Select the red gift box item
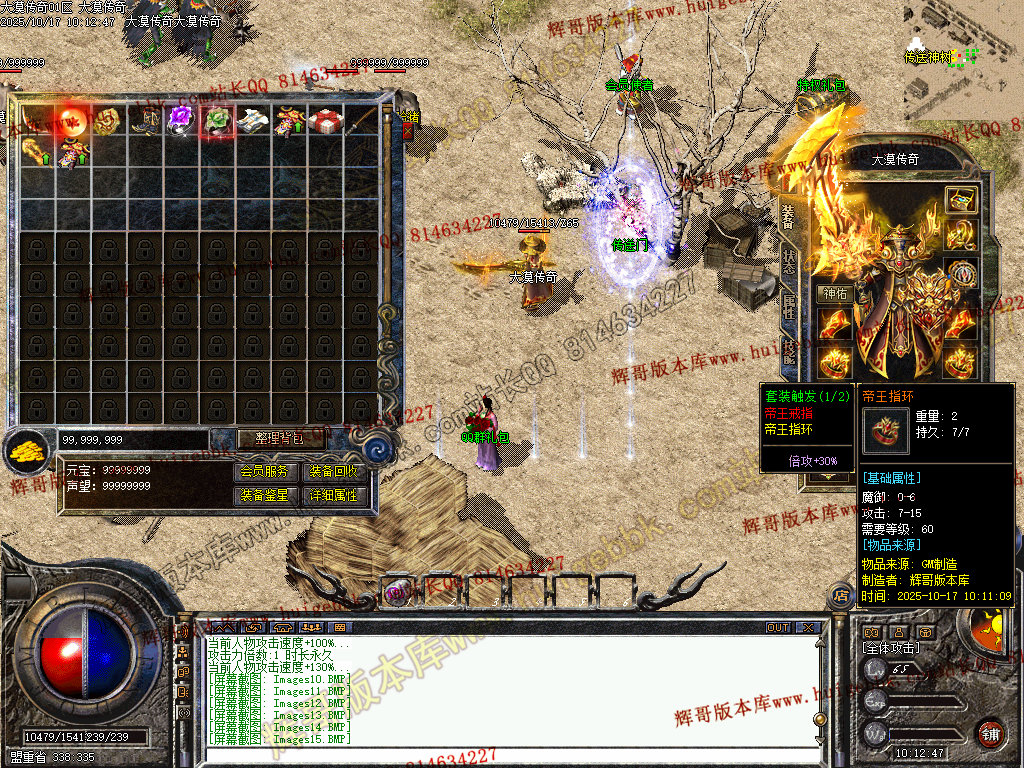Screen dimensions: 1024x768 click(x=324, y=121)
